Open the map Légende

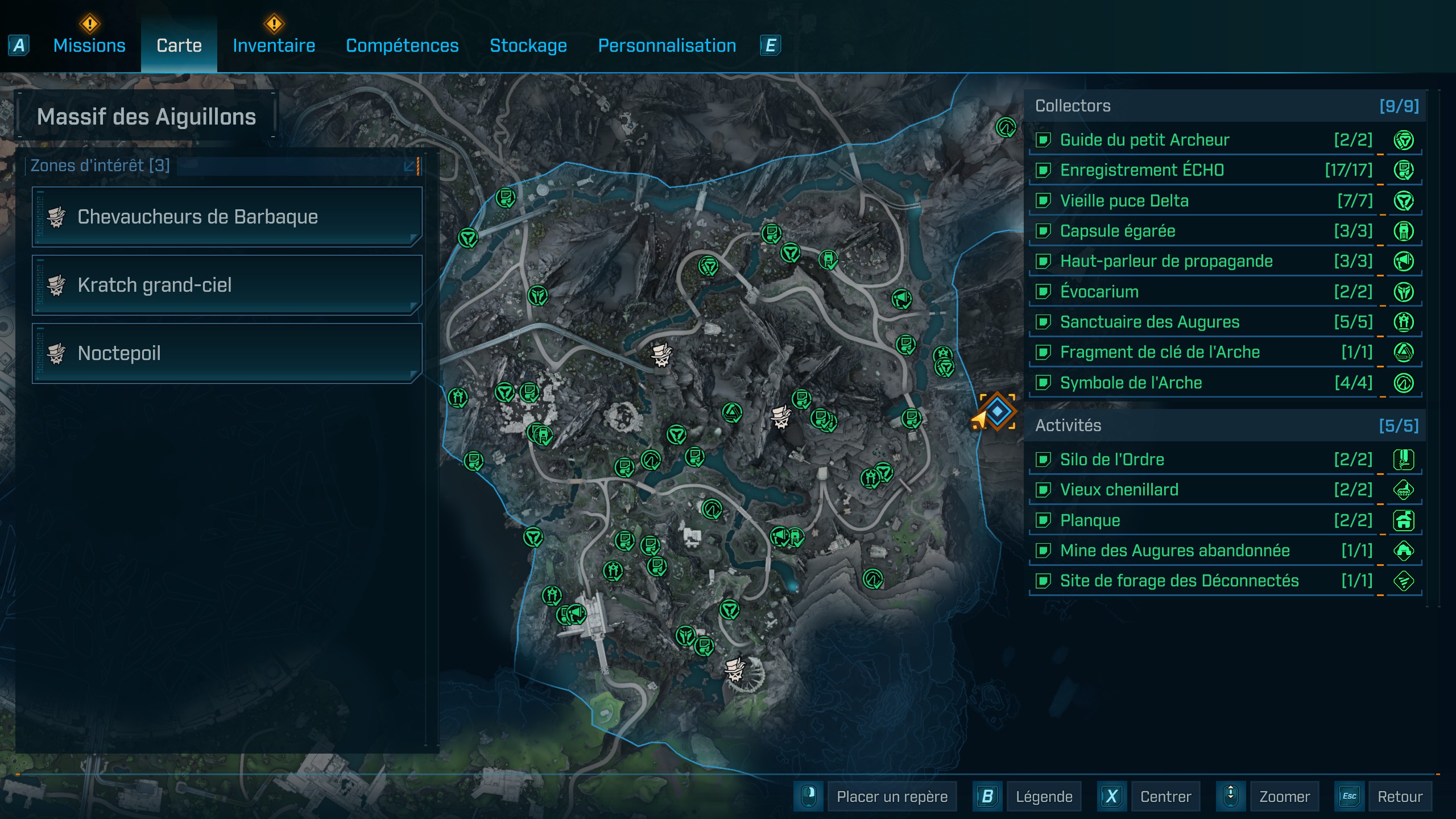click(x=1044, y=796)
